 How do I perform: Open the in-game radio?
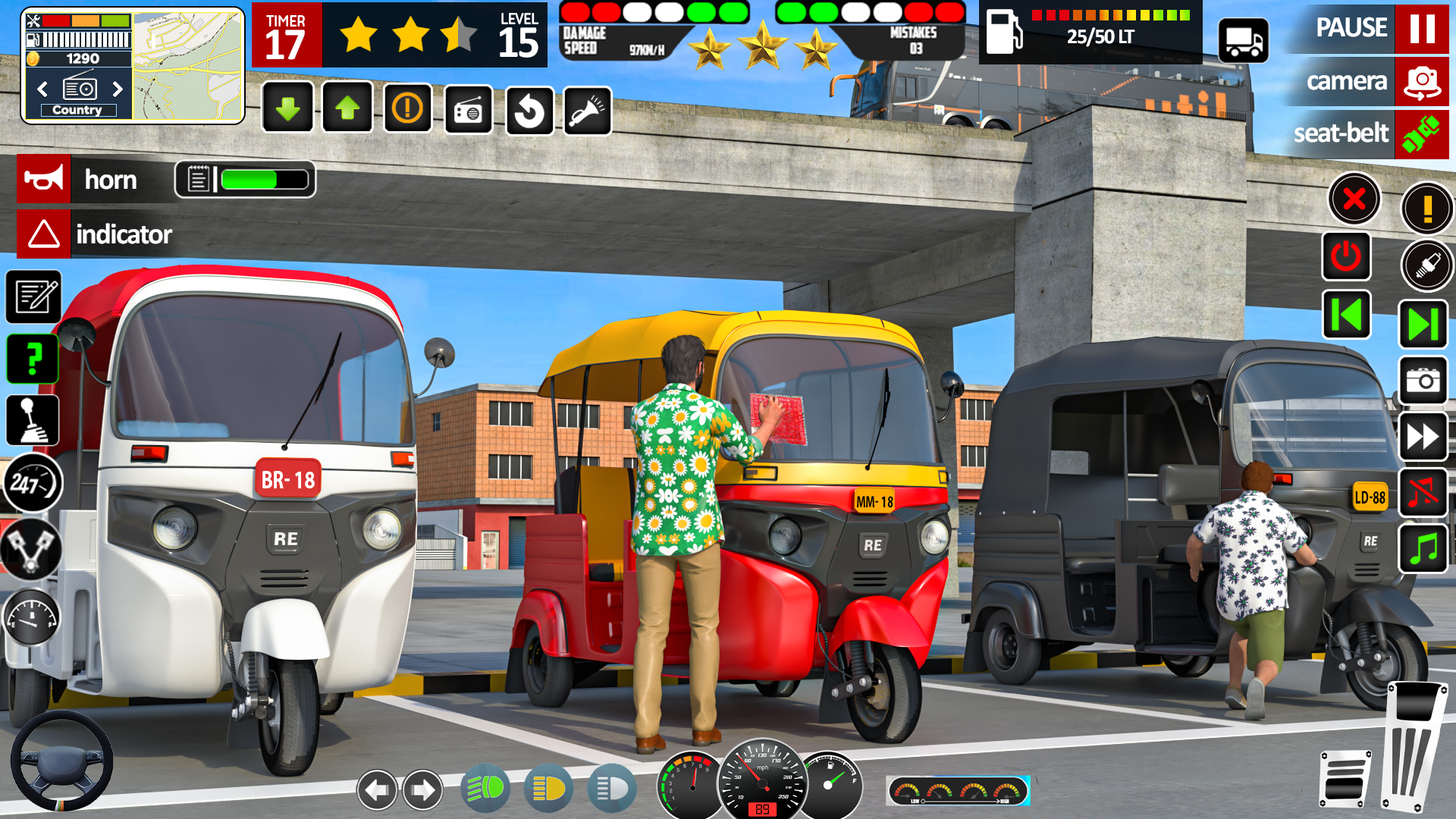(x=468, y=109)
